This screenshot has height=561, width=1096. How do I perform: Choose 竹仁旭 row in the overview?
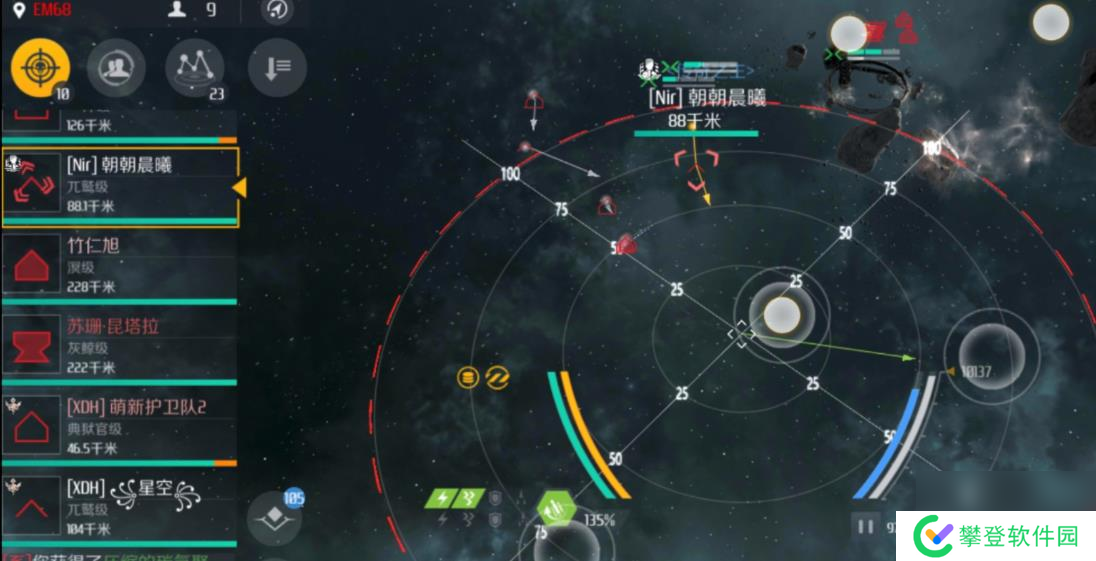120,265
